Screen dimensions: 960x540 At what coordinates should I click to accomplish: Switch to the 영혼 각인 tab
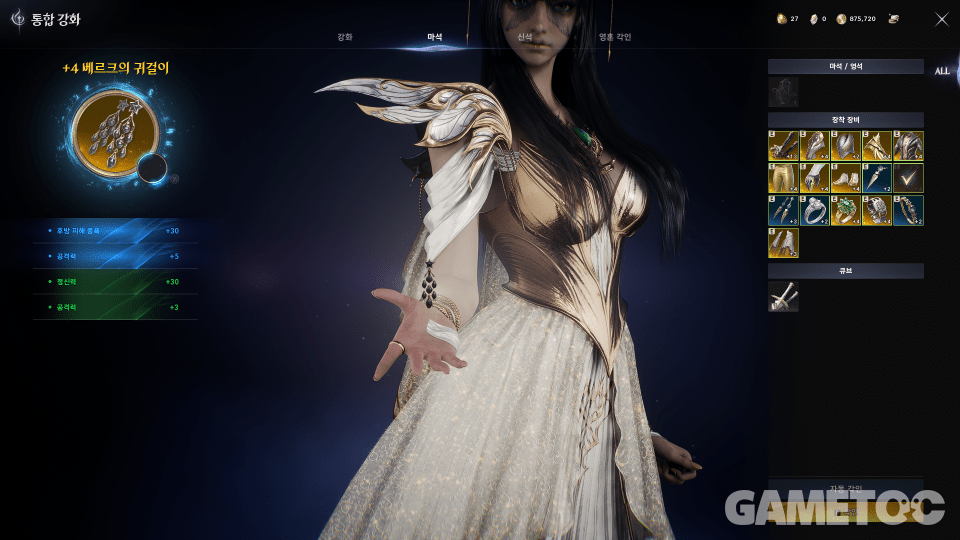(614, 37)
